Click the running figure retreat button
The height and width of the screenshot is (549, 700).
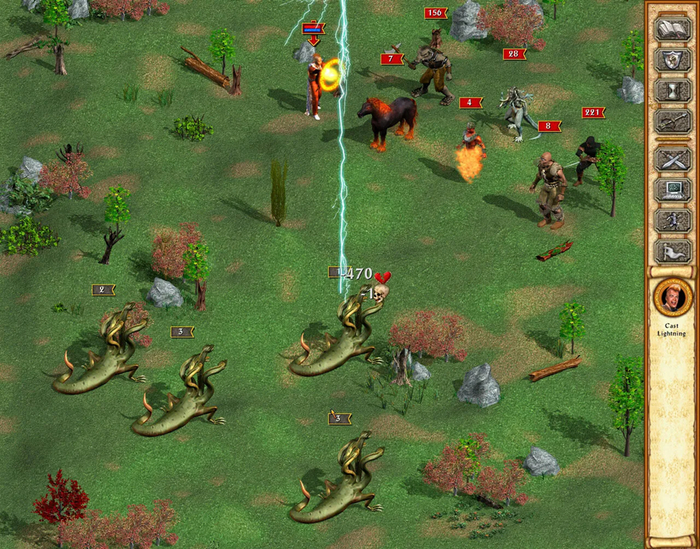click(670, 221)
